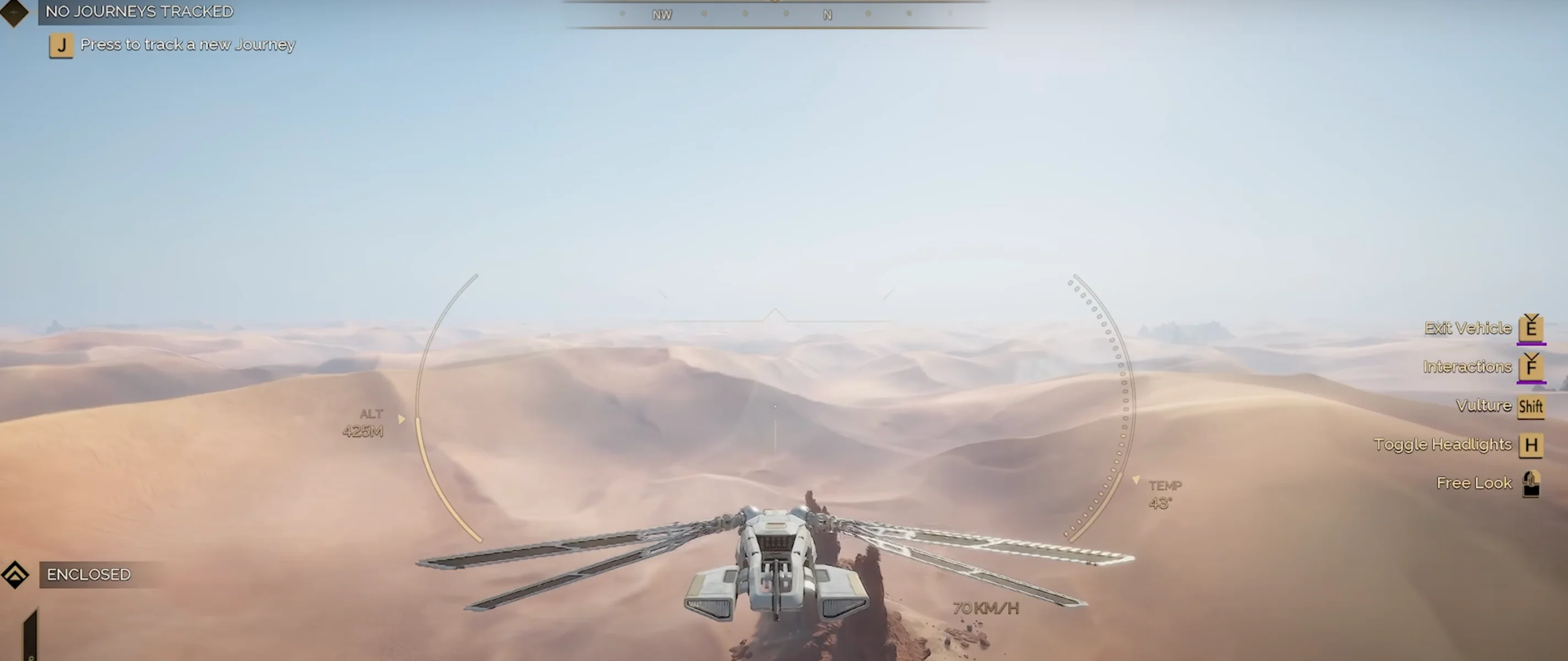1568x661 pixels.
Task: Click the Free Look mouse icon
Action: pyautogui.click(x=1533, y=483)
